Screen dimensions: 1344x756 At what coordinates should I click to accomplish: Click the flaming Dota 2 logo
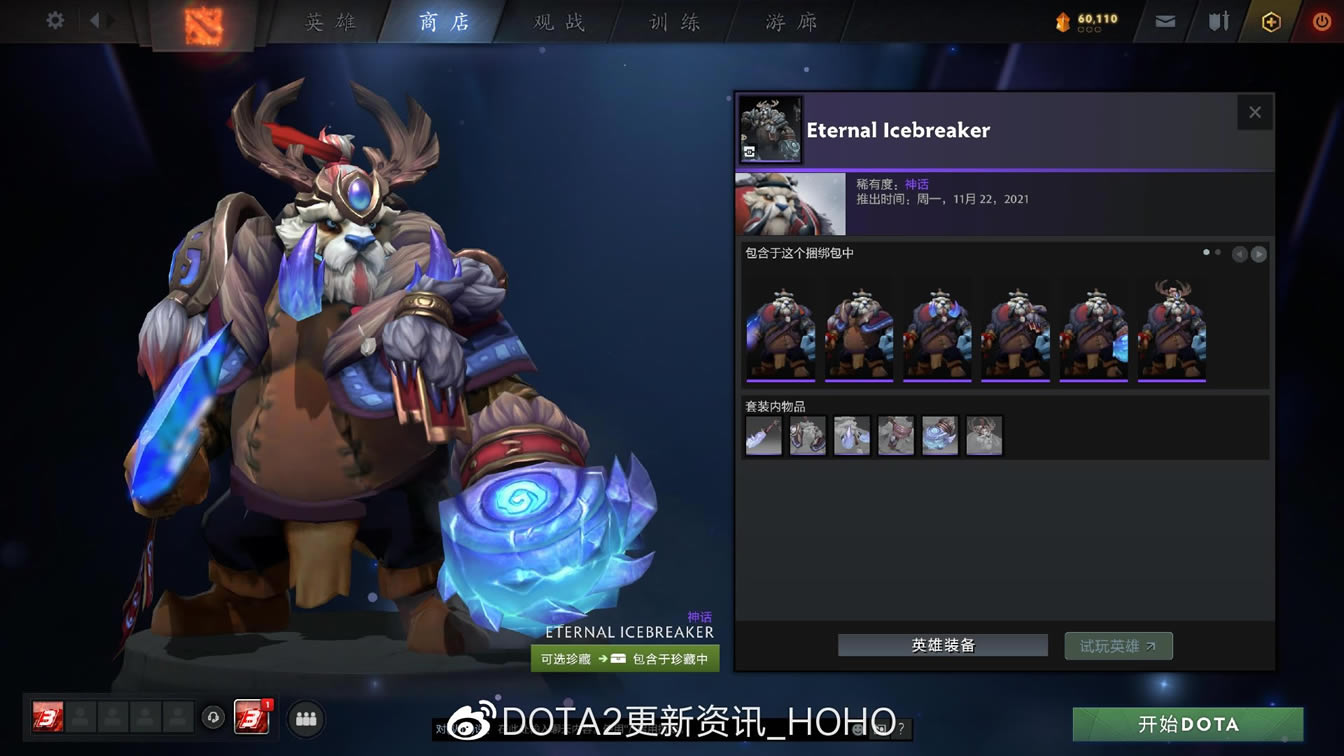205,21
